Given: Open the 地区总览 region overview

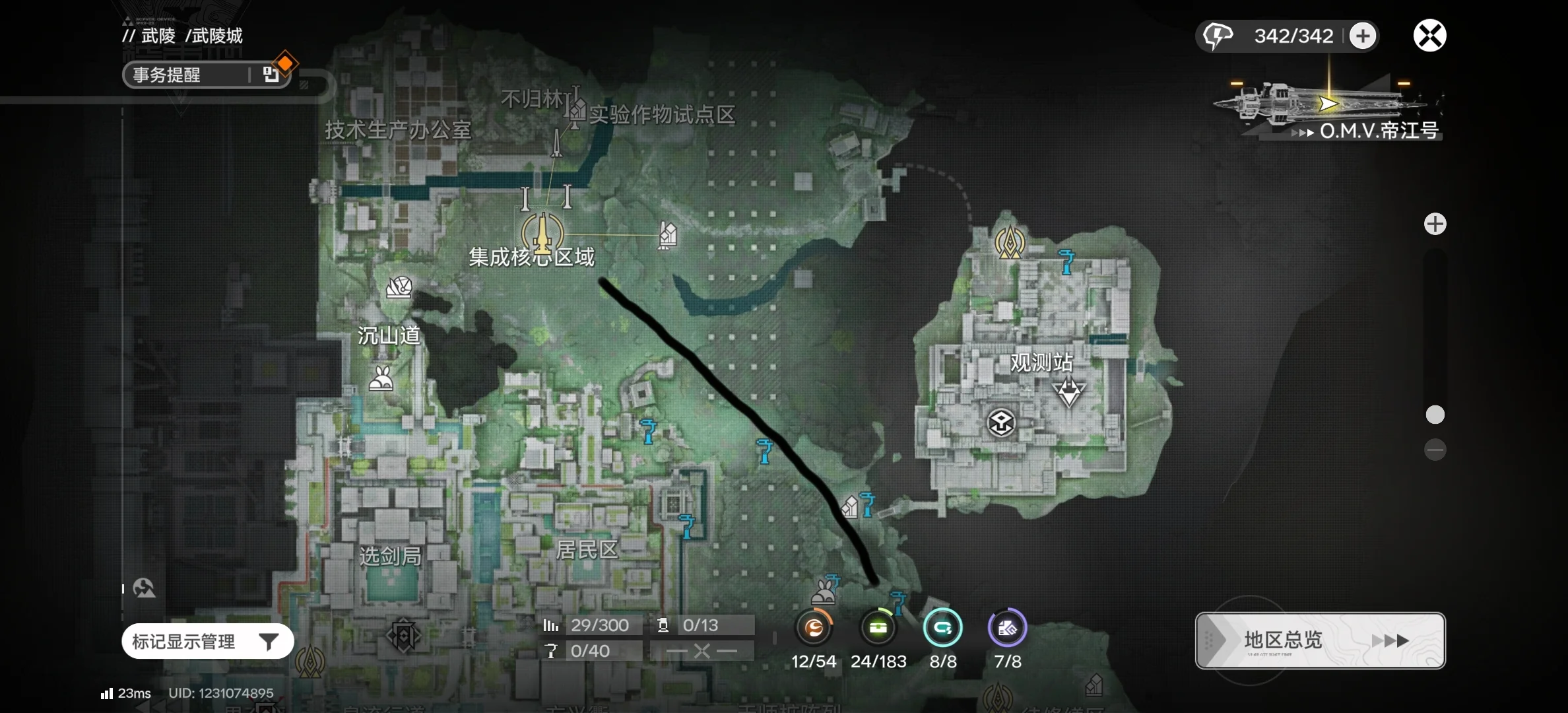Looking at the screenshot, I should click(1320, 640).
